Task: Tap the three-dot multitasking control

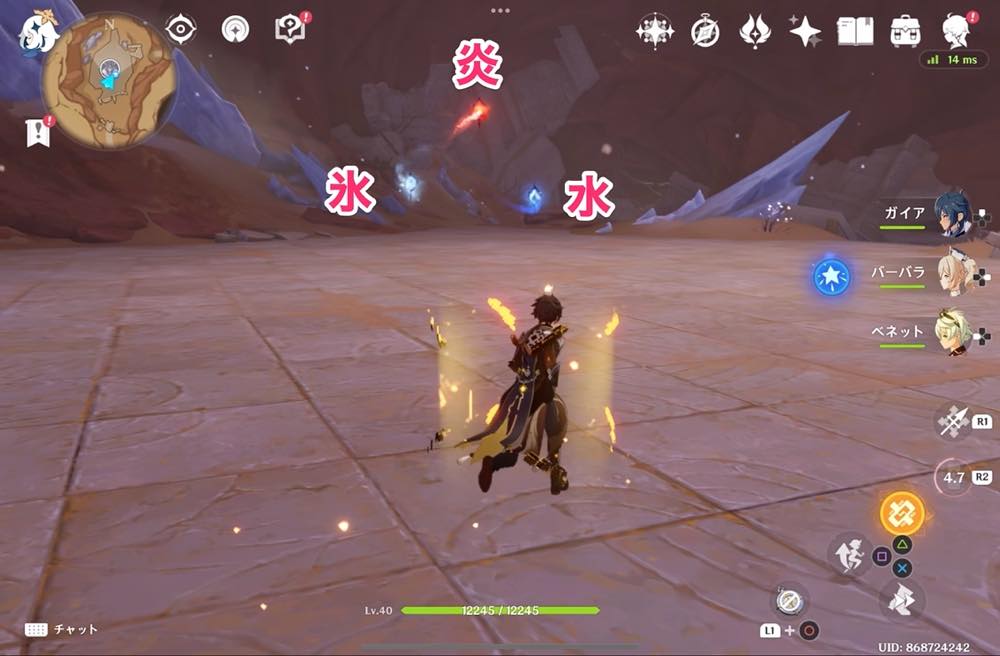Action: click(499, 10)
